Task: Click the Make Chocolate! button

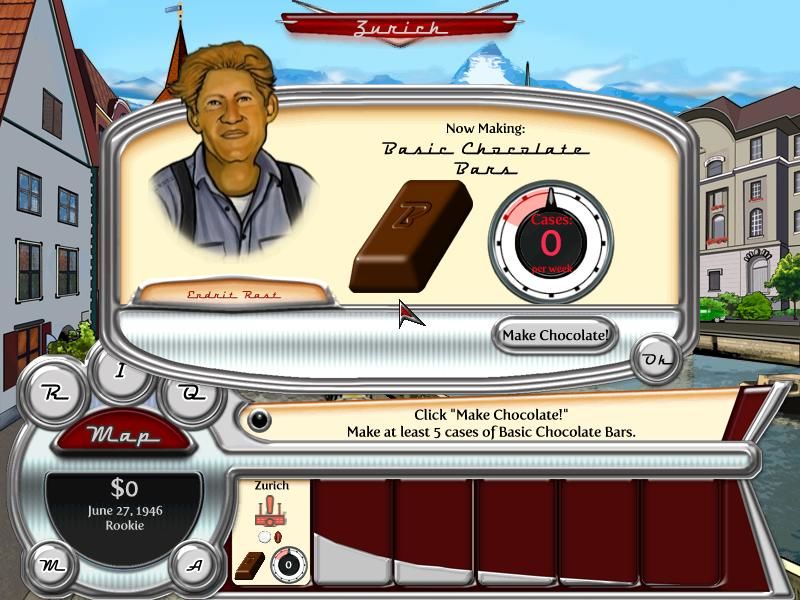Action: [555, 335]
